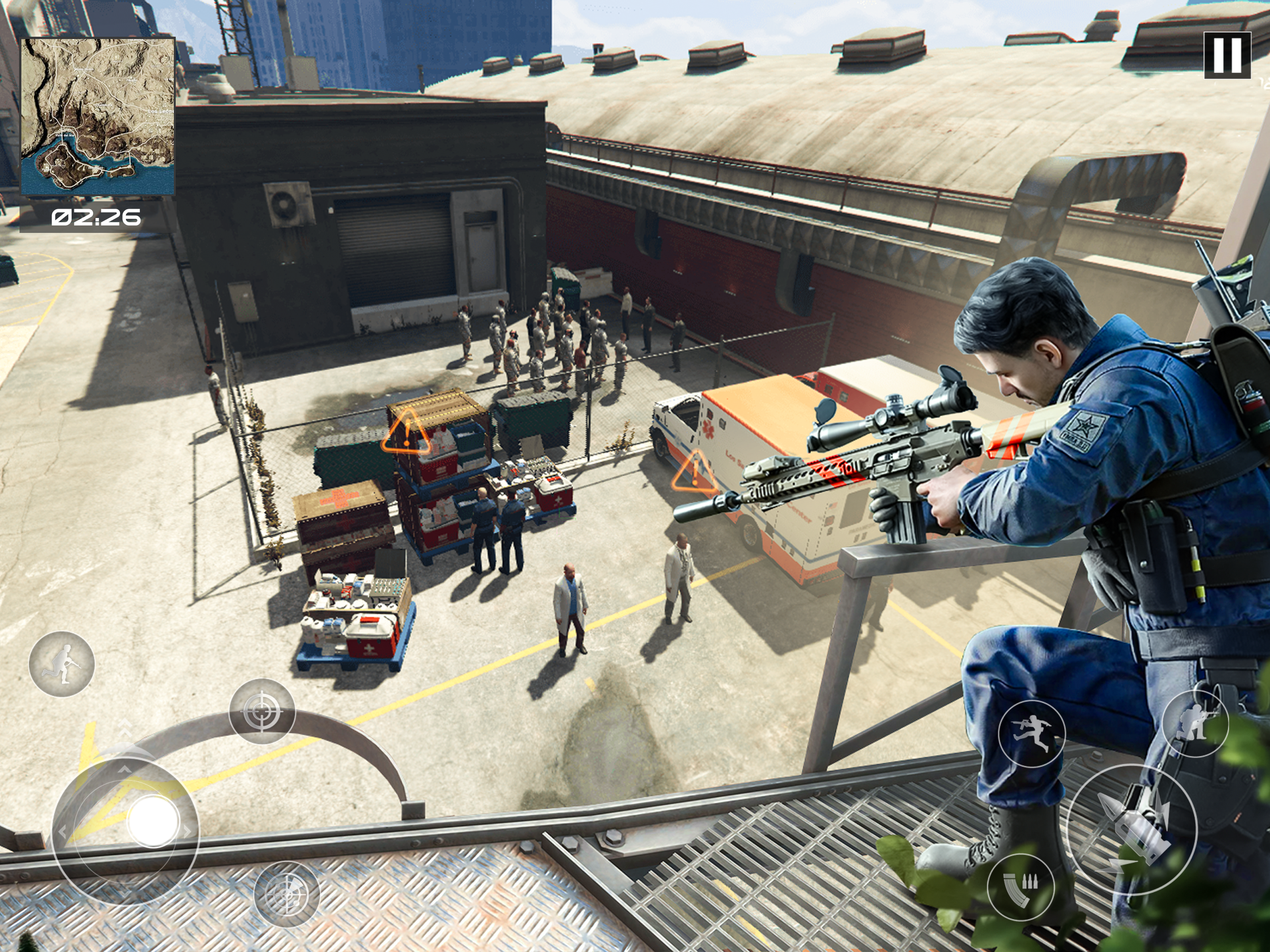Tap the white movement joystick knob
Viewport: 1270px width, 952px height.
153,821
